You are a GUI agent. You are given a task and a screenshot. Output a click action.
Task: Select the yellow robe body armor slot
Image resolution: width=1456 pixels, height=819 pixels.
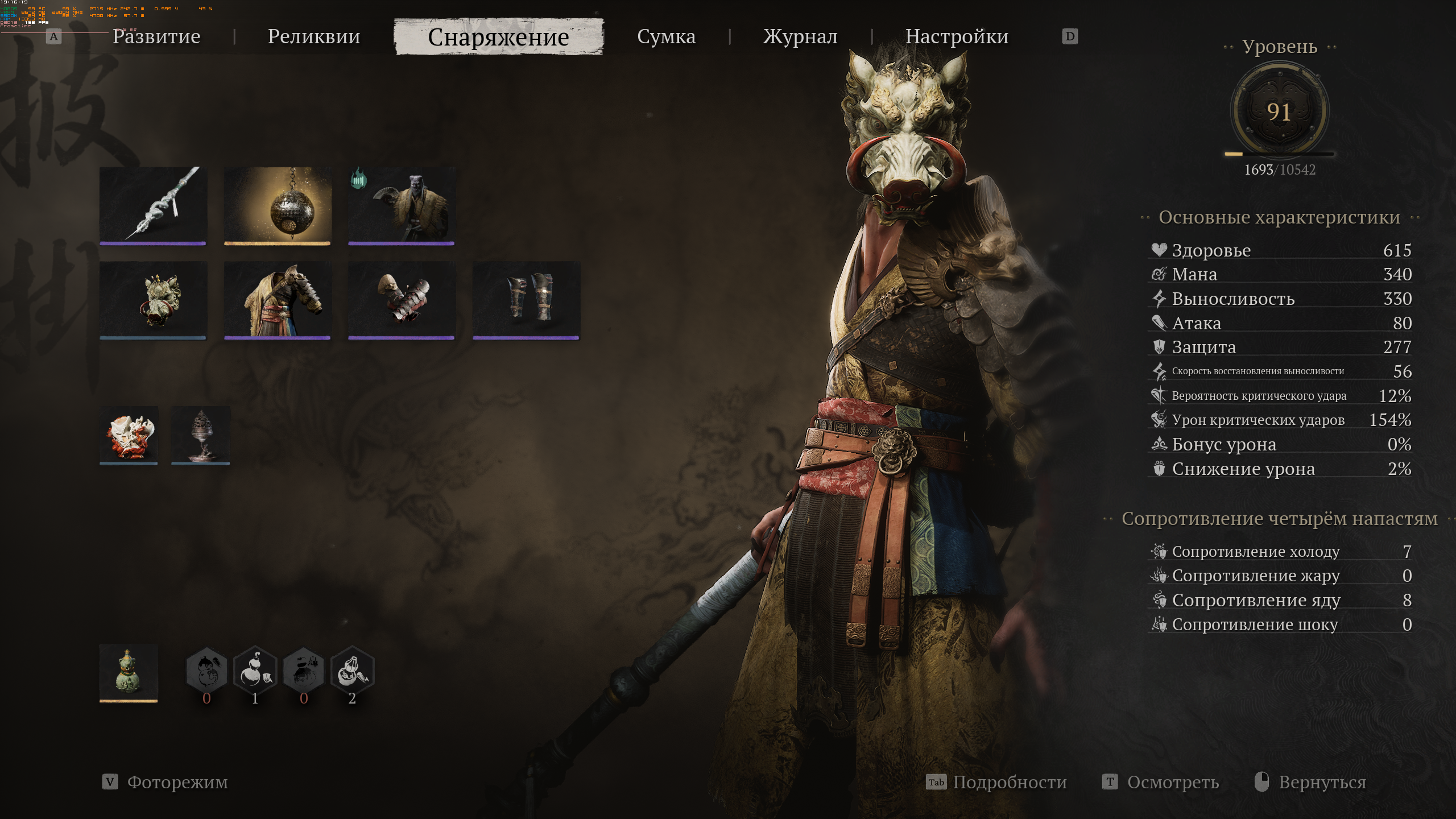278,300
